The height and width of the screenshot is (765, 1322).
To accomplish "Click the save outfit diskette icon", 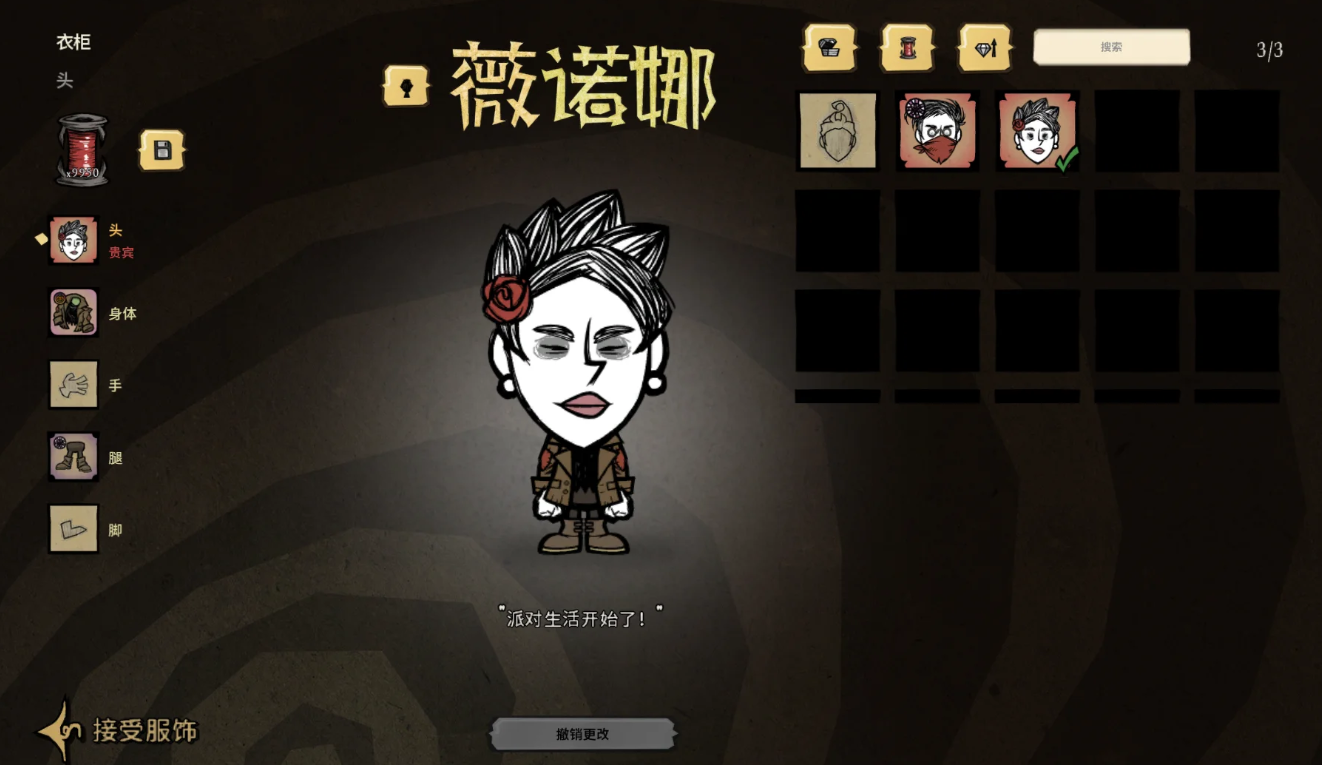I will click(x=162, y=147).
